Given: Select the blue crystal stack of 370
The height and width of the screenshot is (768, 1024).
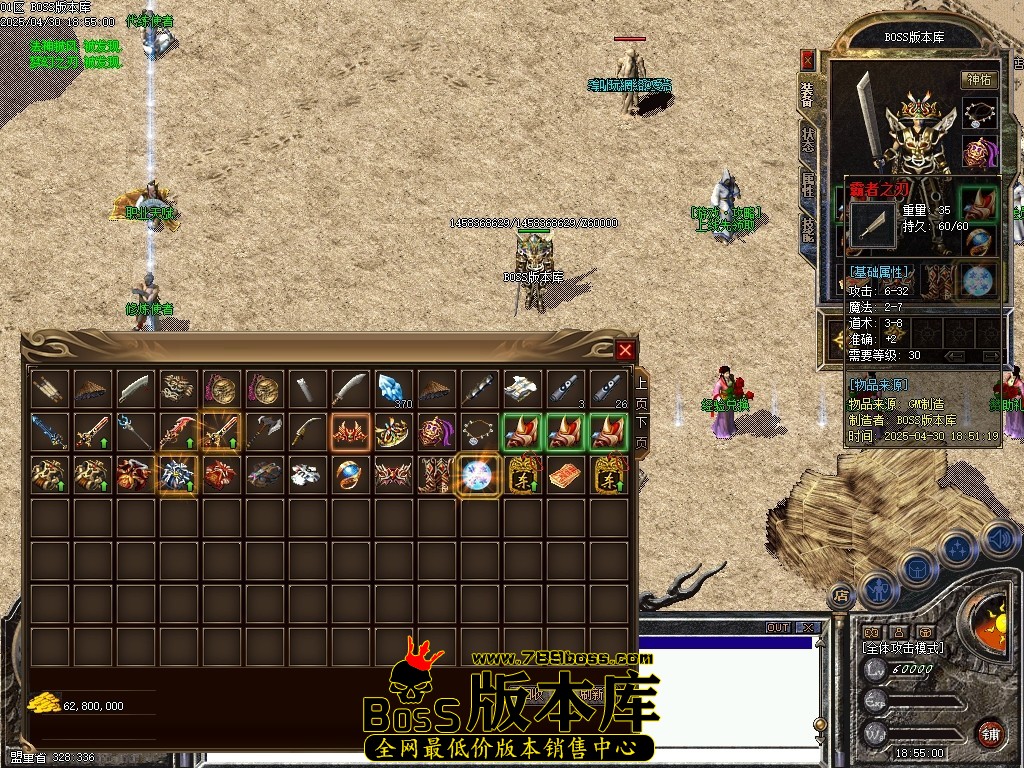Looking at the screenshot, I should [x=392, y=388].
